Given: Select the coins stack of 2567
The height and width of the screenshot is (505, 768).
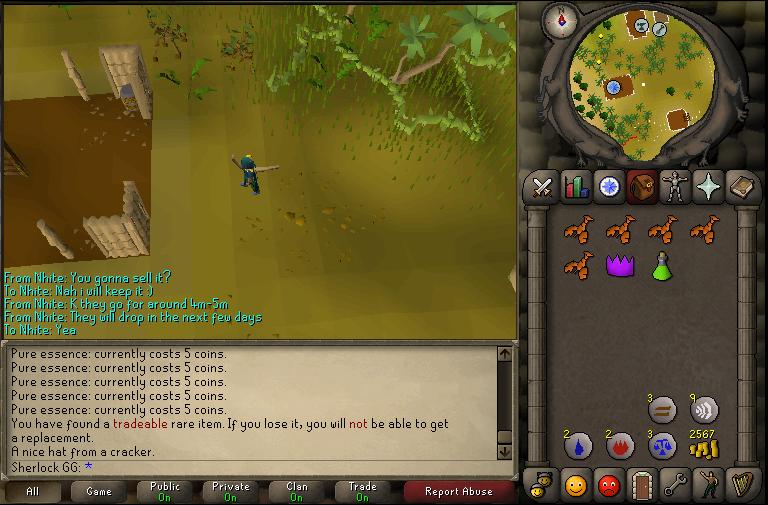Looking at the screenshot, I should coord(705,445).
